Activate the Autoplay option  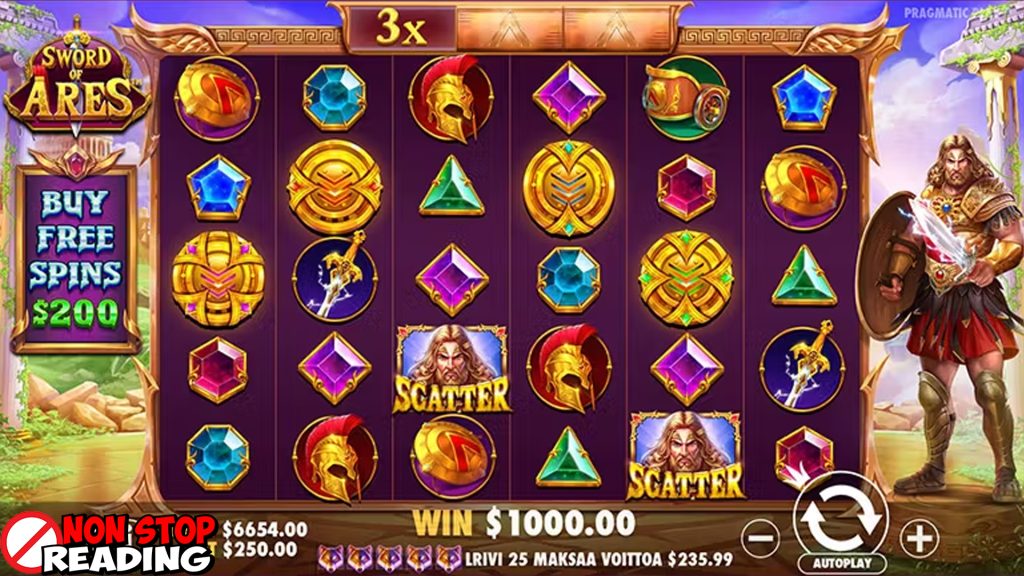(x=840, y=563)
